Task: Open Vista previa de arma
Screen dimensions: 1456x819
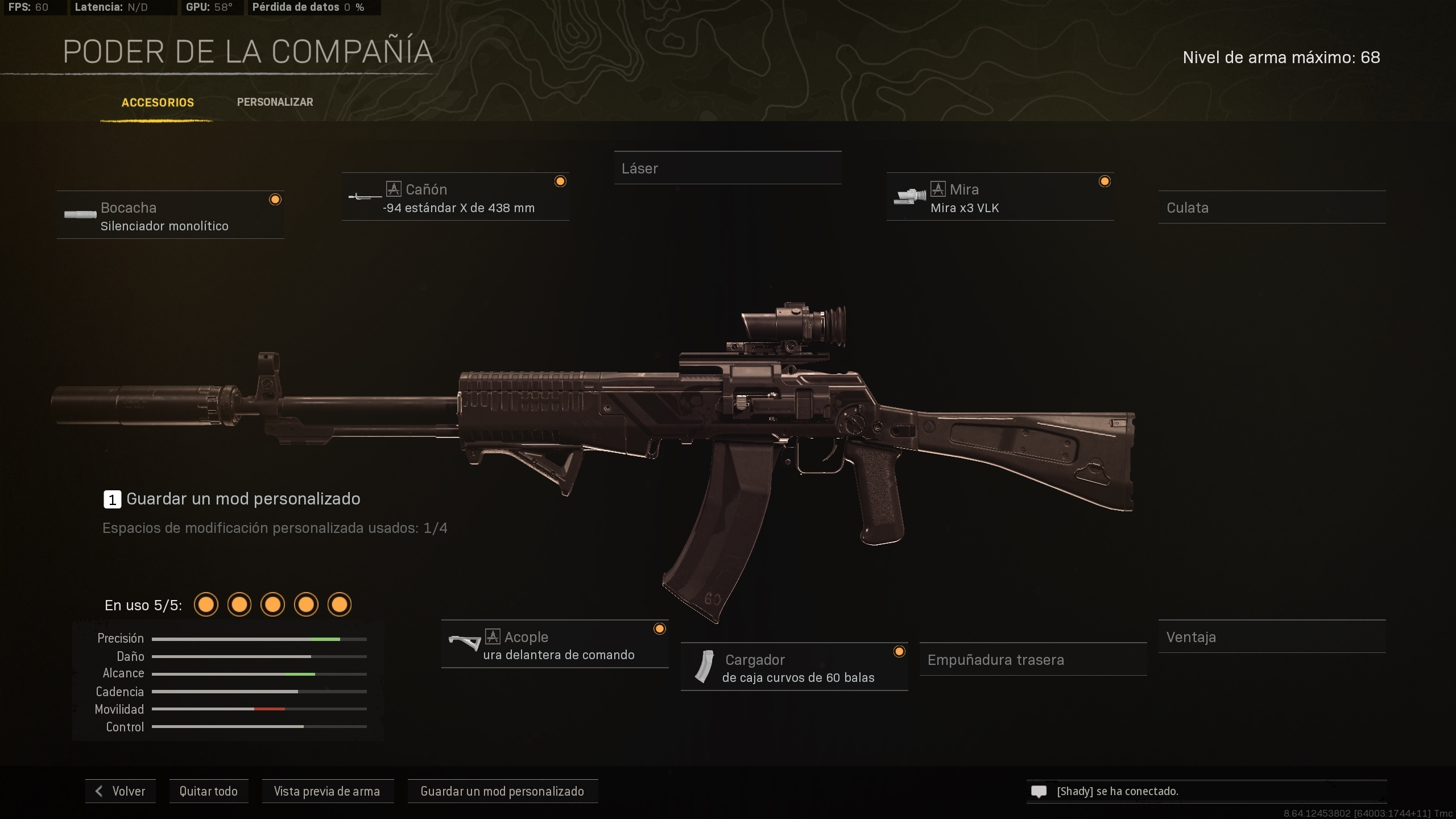Action: click(x=328, y=791)
